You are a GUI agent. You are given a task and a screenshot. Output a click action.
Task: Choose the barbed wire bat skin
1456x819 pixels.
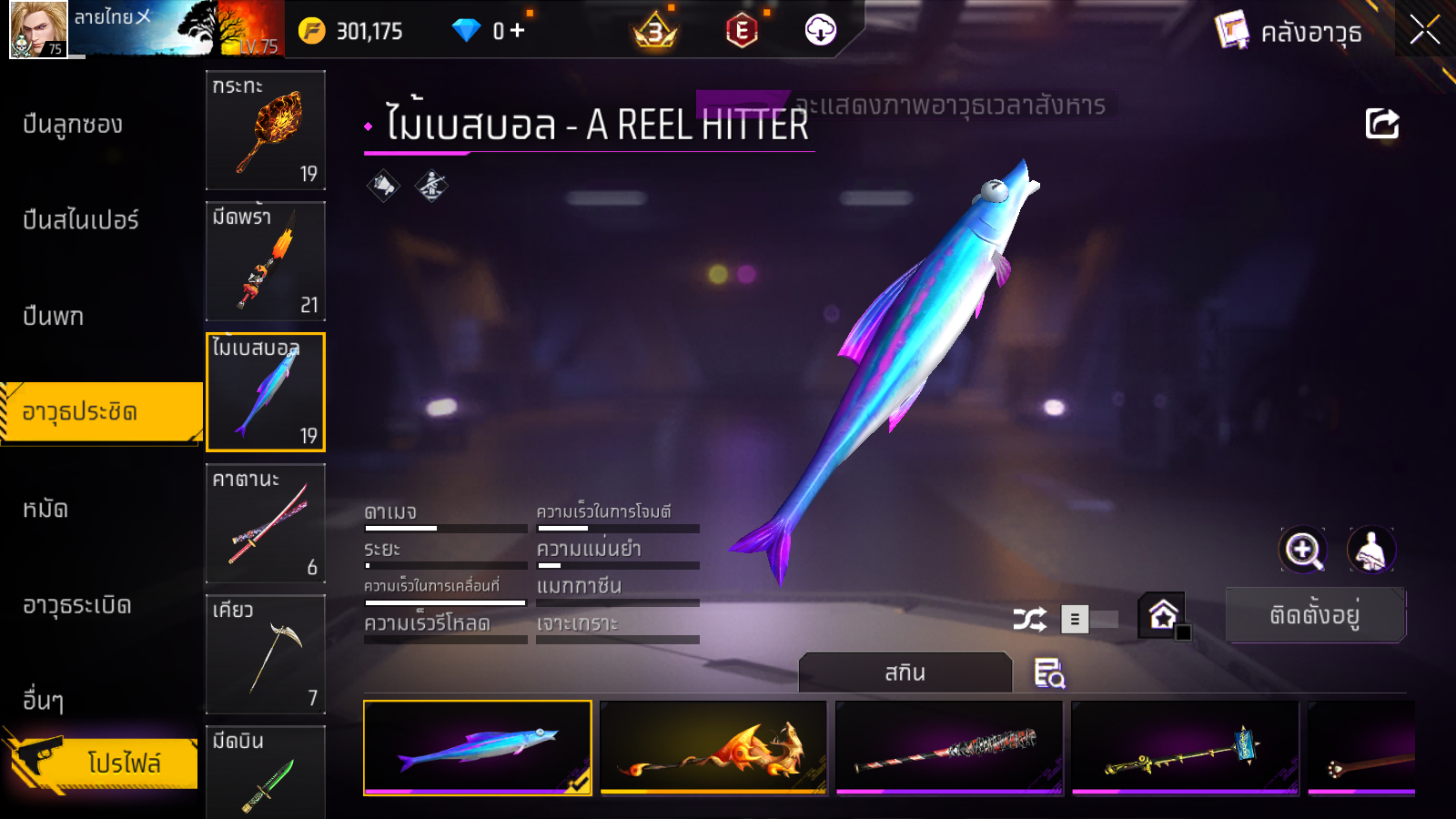coord(949,748)
